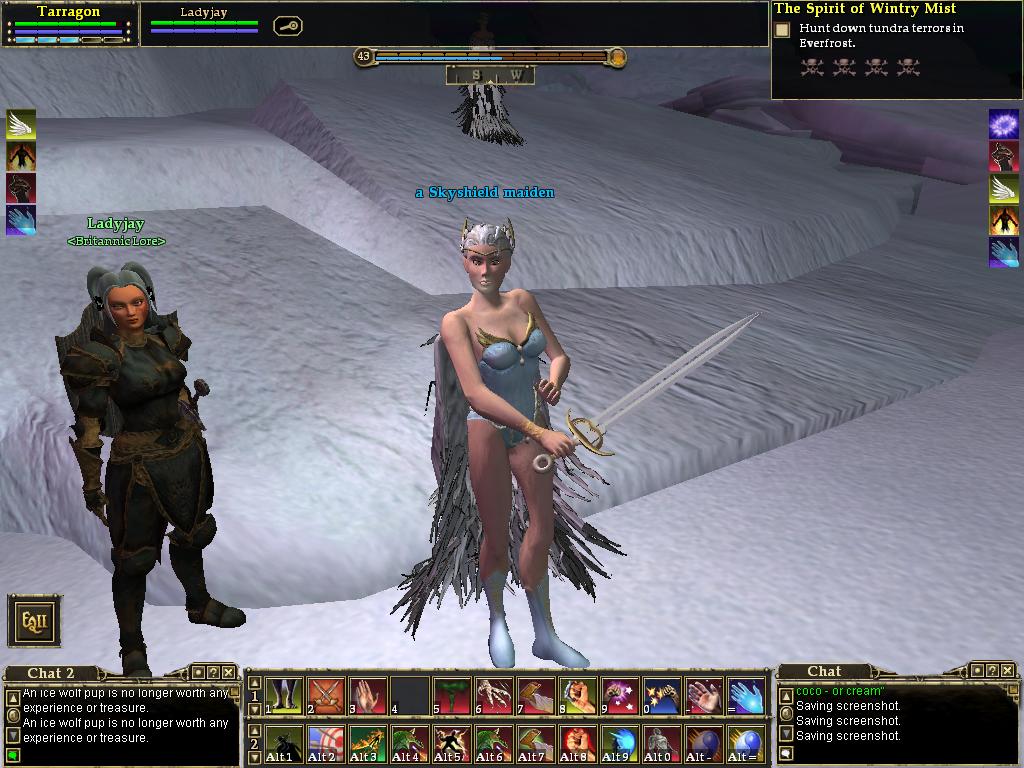Close the right Chat window
The height and width of the screenshot is (768, 1024).
click(x=1007, y=670)
